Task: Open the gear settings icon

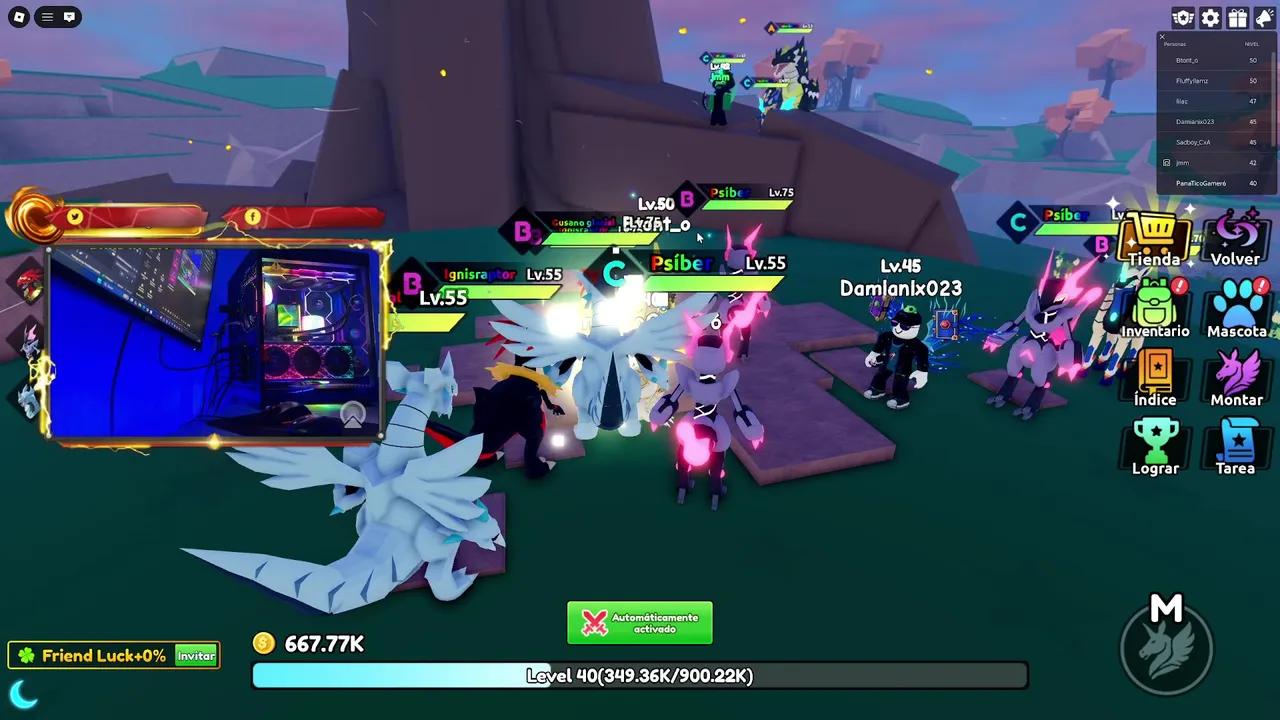Action: coord(1210,18)
